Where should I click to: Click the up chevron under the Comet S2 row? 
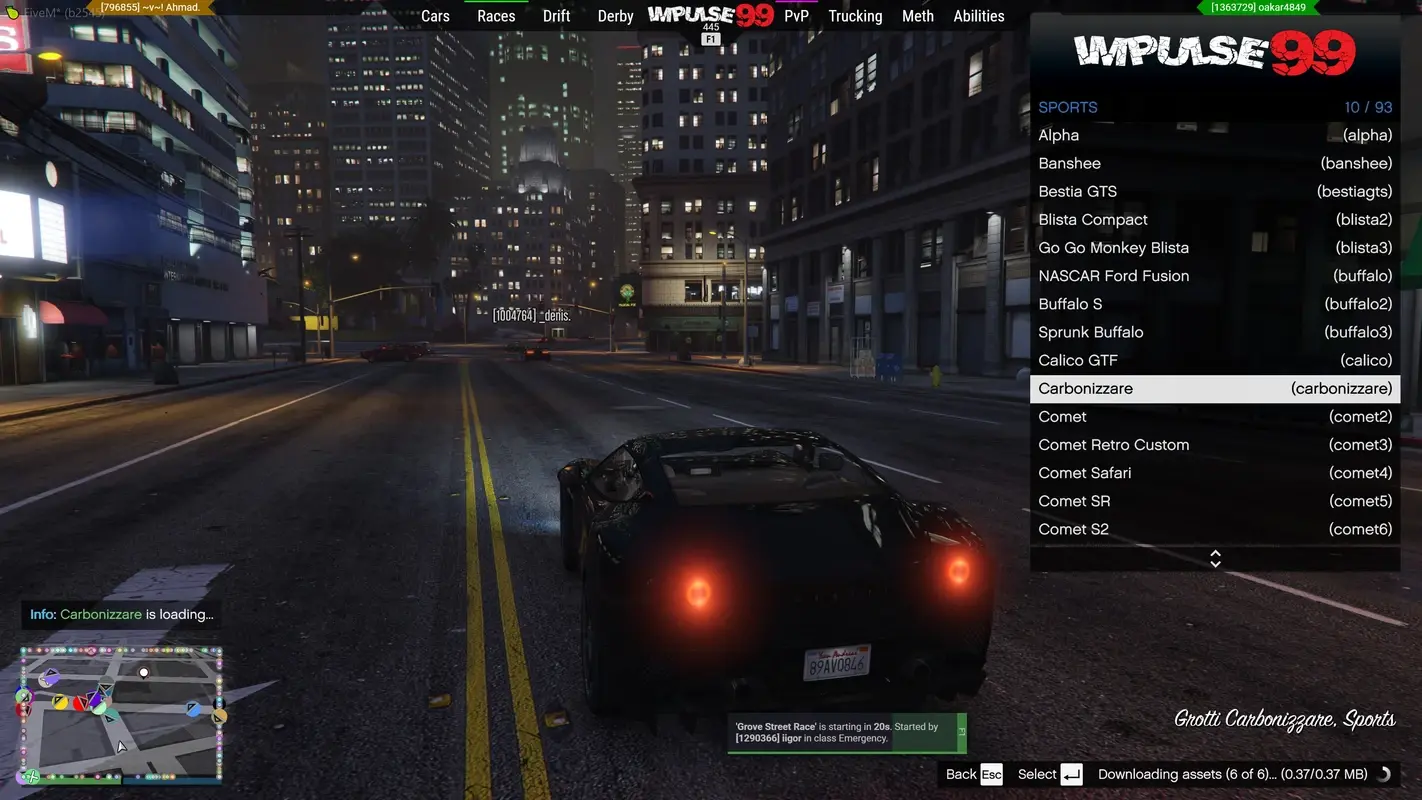tap(1214, 553)
